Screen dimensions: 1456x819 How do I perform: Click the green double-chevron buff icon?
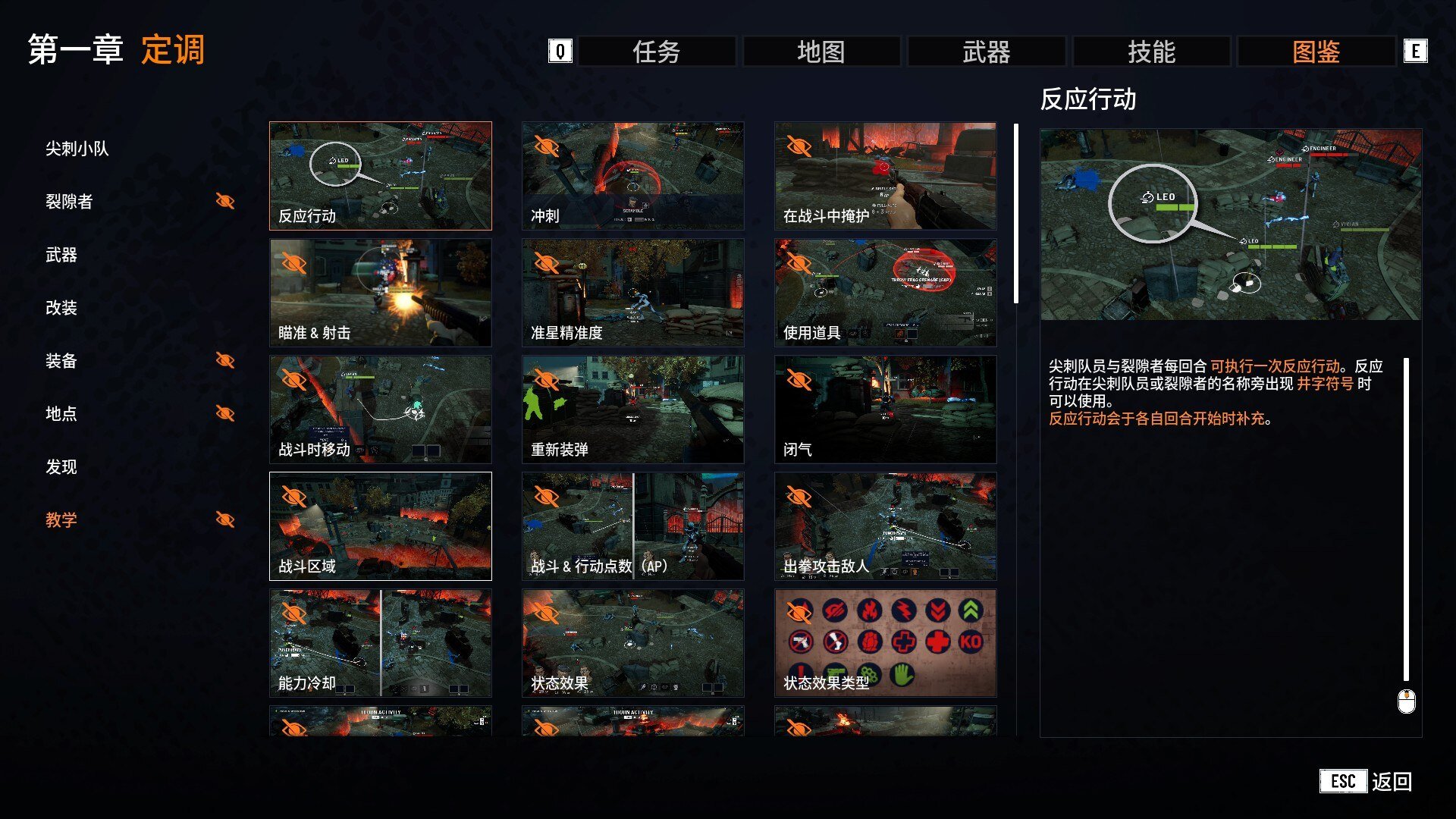point(970,610)
